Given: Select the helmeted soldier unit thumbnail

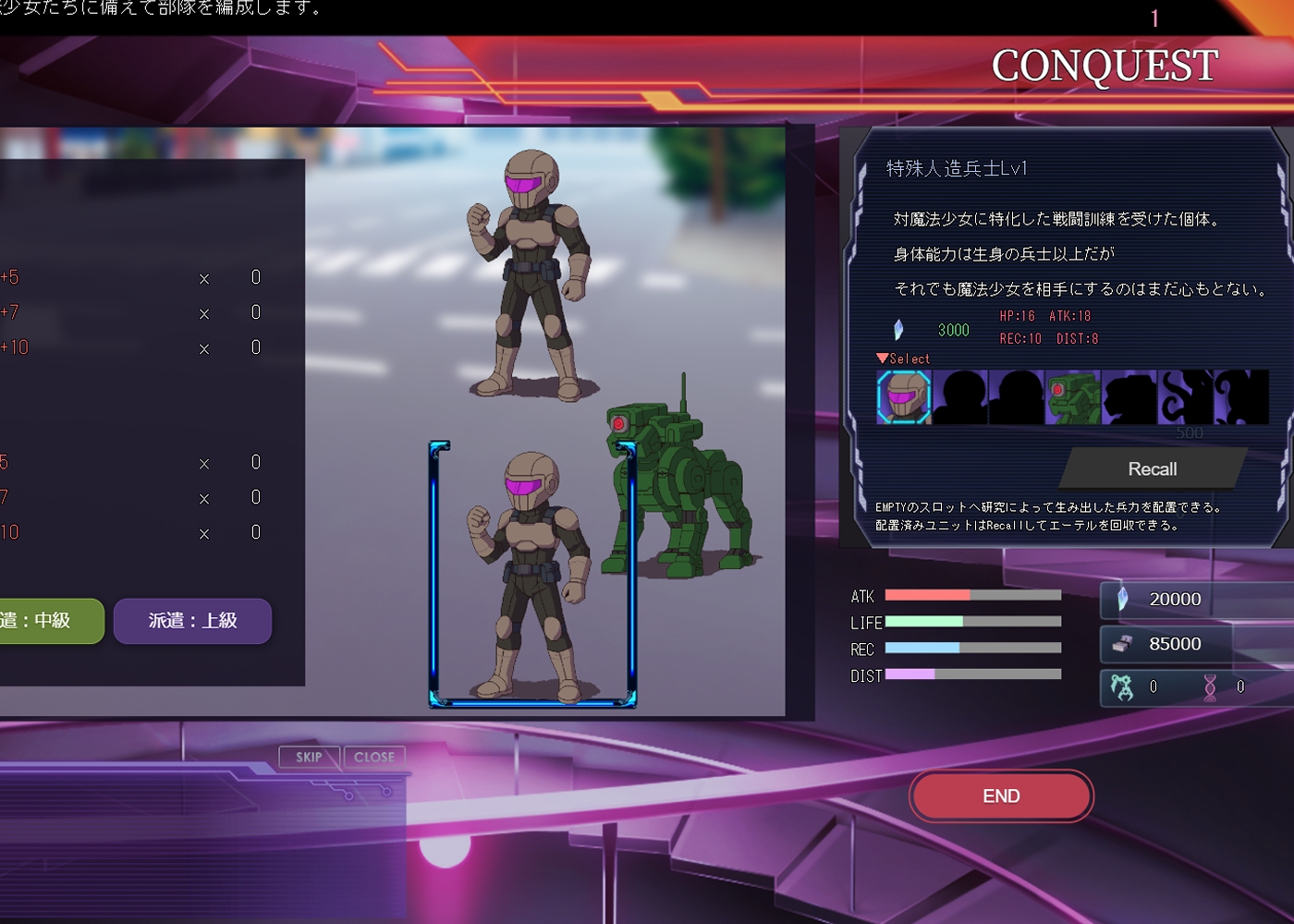Looking at the screenshot, I should (x=904, y=397).
